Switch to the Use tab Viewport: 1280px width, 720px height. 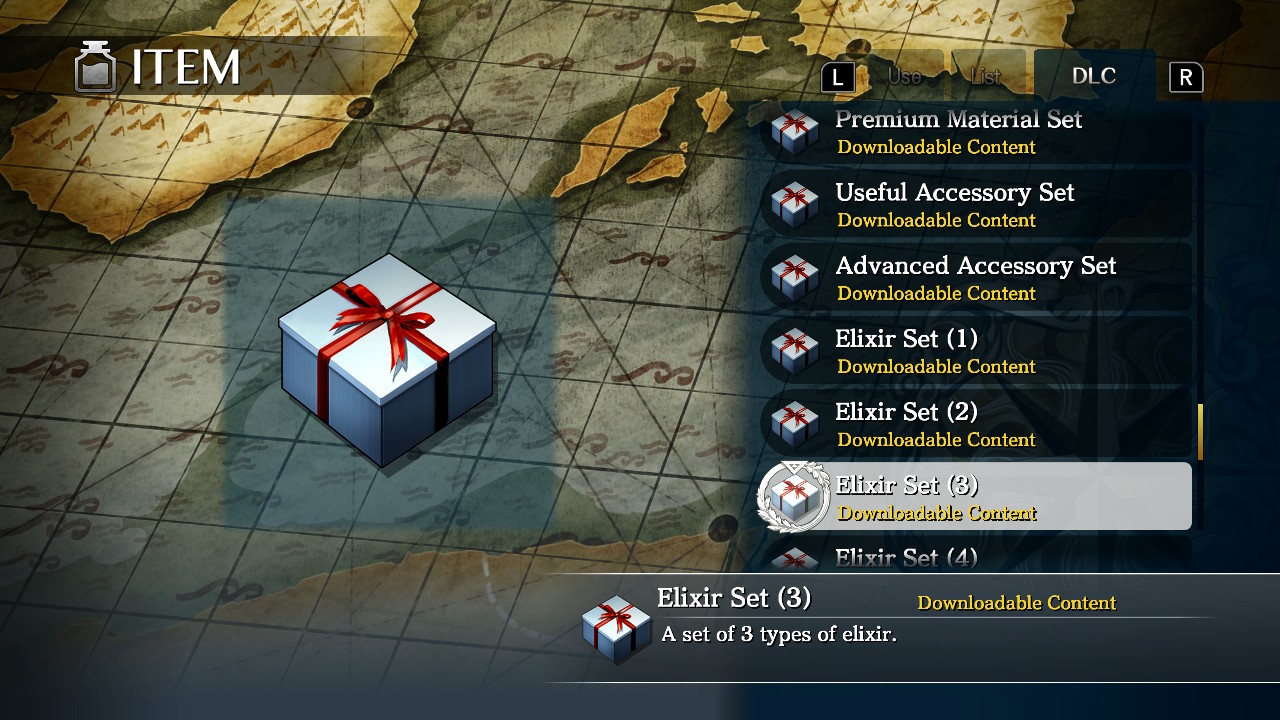click(903, 75)
